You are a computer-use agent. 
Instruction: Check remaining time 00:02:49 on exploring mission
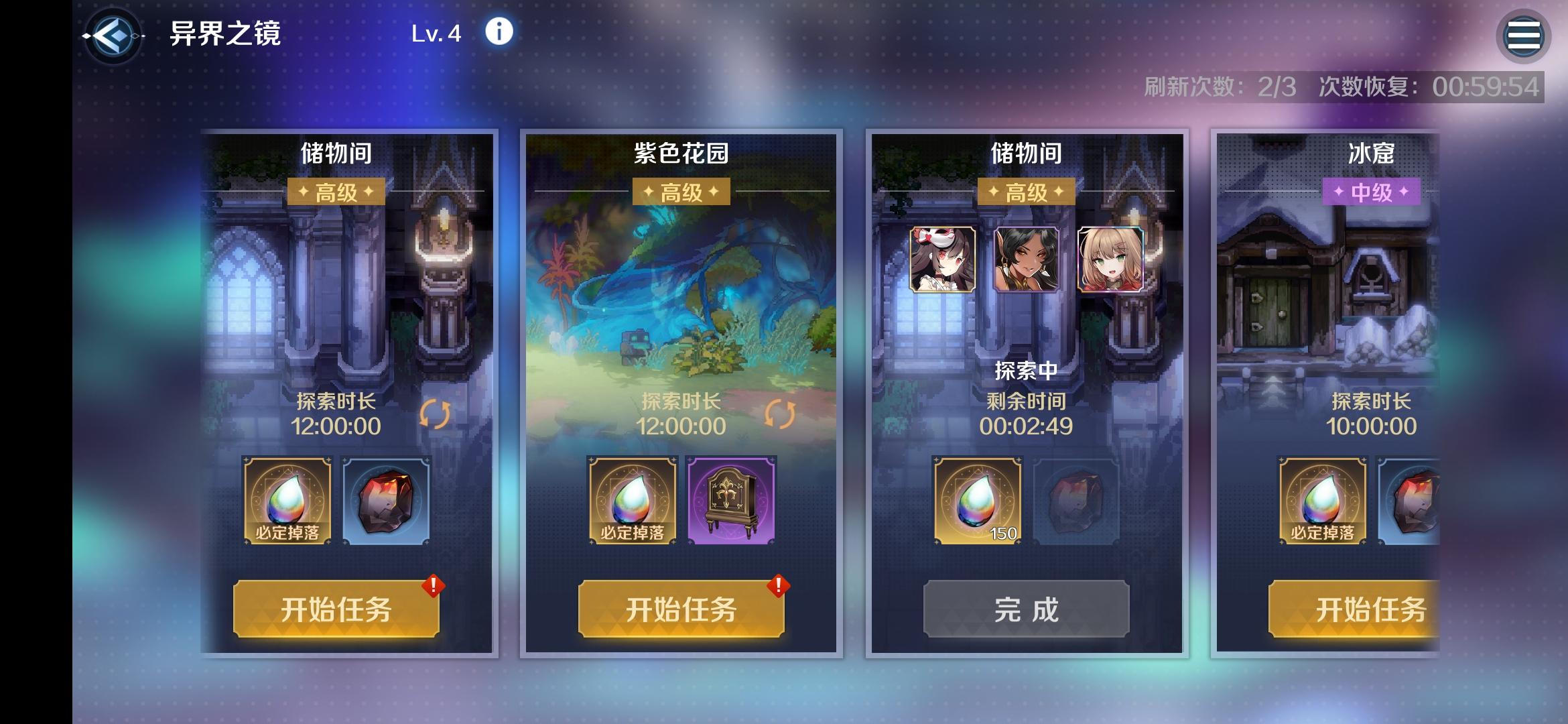click(x=1027, y=427)
